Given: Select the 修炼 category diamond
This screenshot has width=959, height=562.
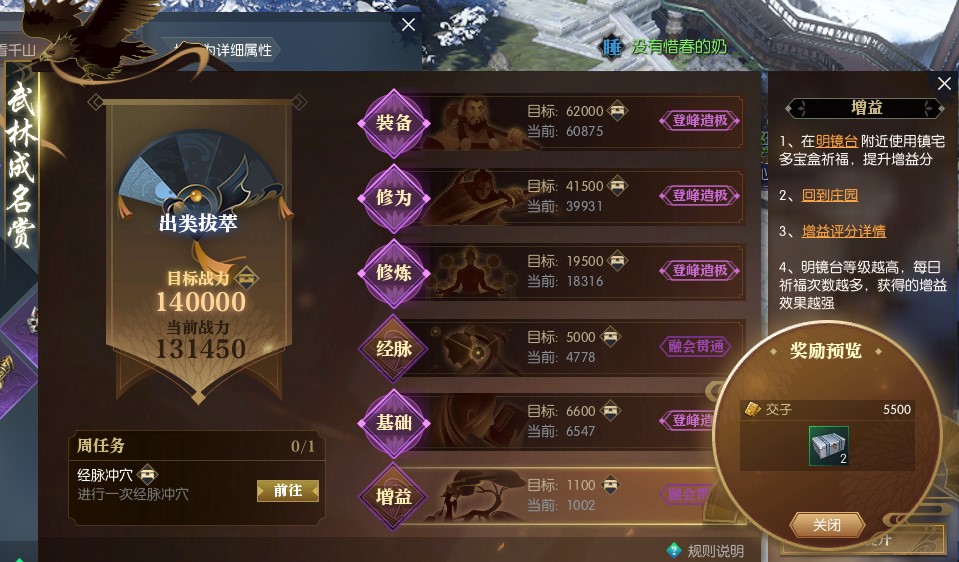Looking at the screenshot, I should coord(394,272).
